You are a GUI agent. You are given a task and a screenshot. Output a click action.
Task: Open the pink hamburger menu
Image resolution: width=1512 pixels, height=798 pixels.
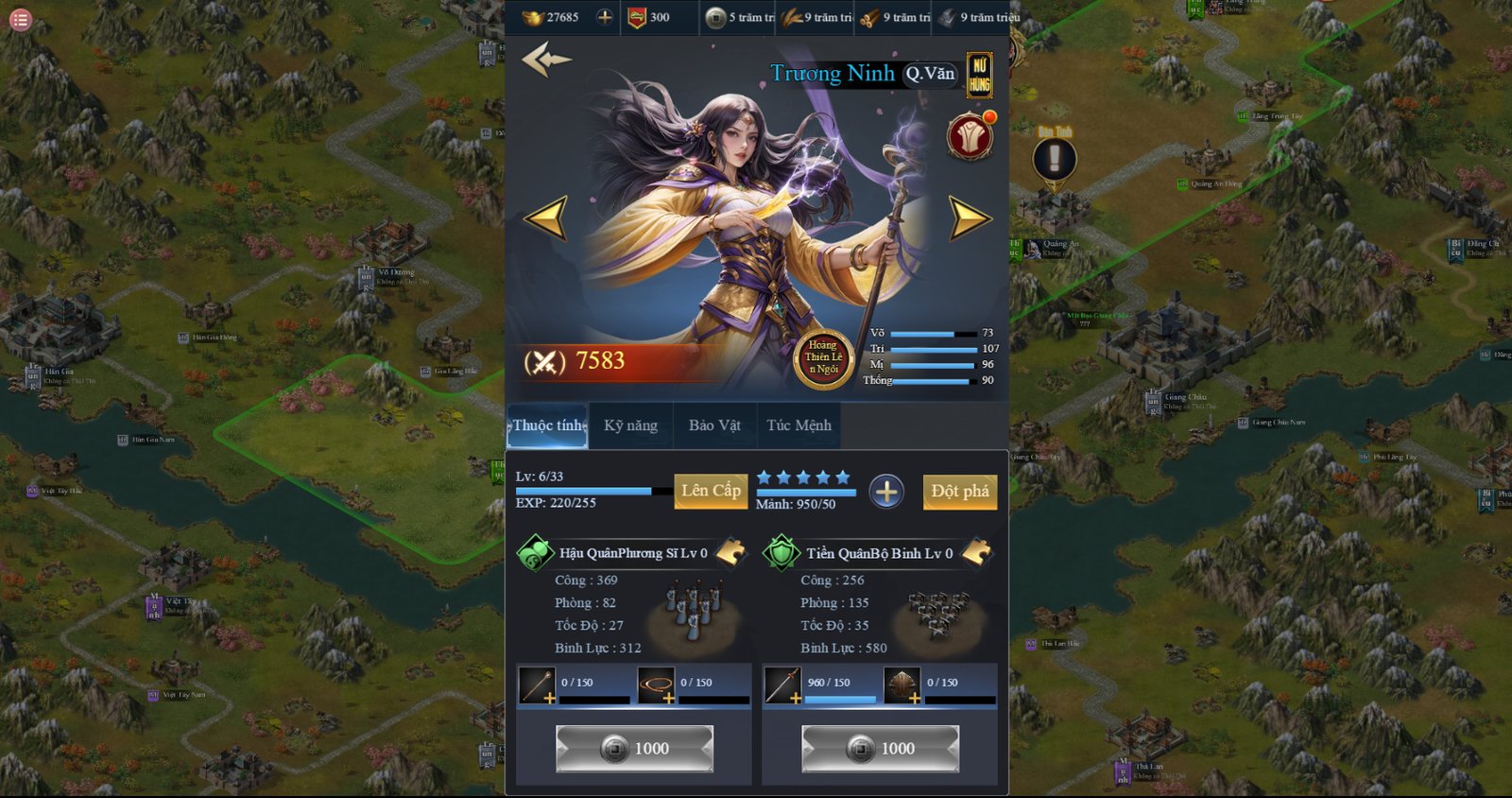20,19
